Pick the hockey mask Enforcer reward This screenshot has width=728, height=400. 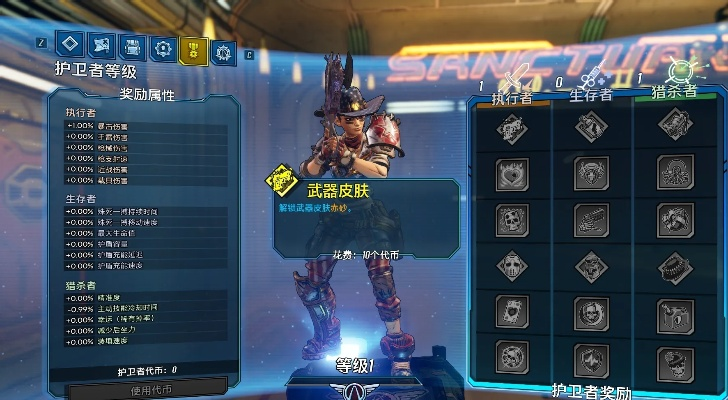(x=511, y=266)
